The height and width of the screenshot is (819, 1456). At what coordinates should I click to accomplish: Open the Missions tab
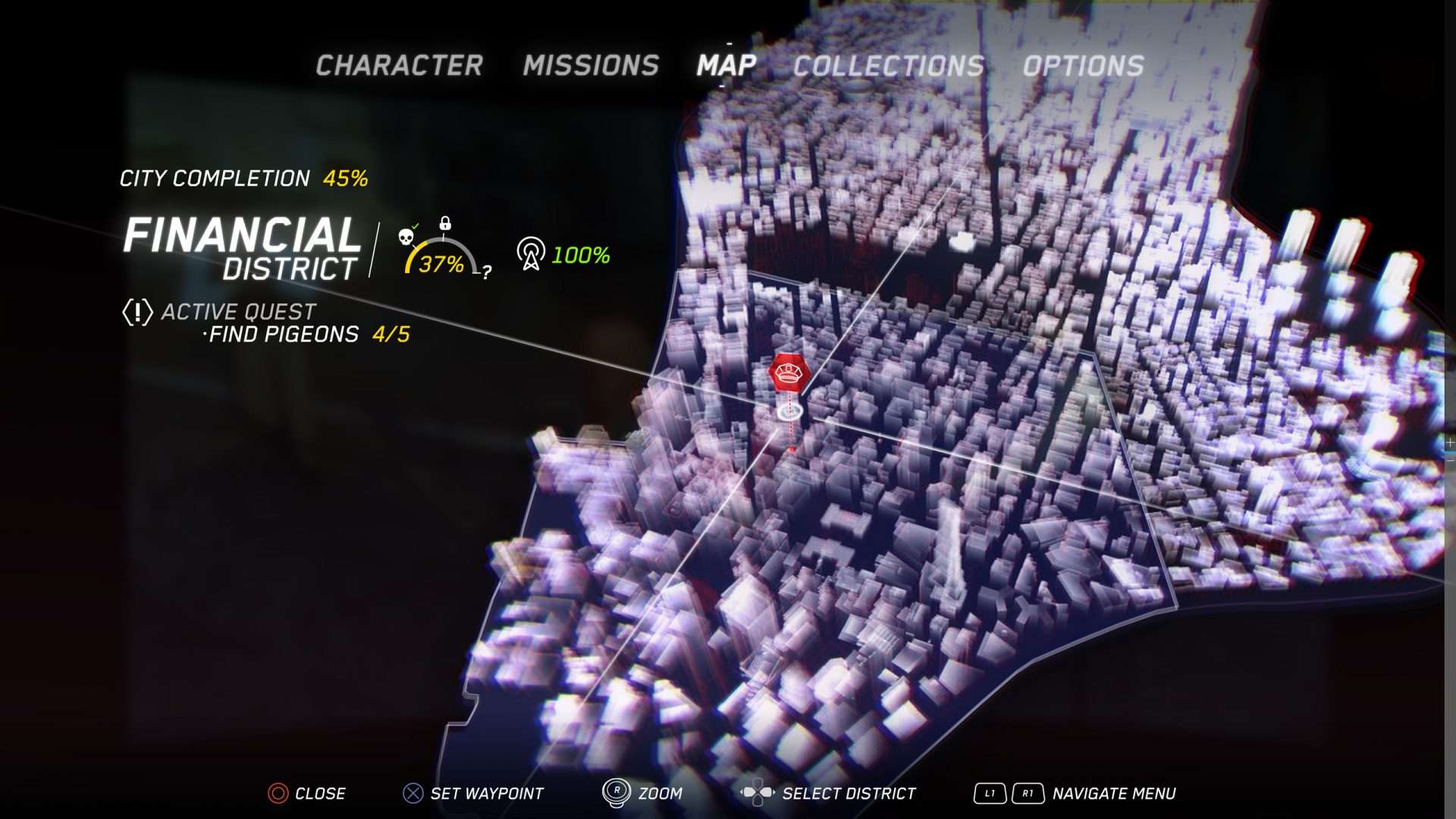coord(591,66)
